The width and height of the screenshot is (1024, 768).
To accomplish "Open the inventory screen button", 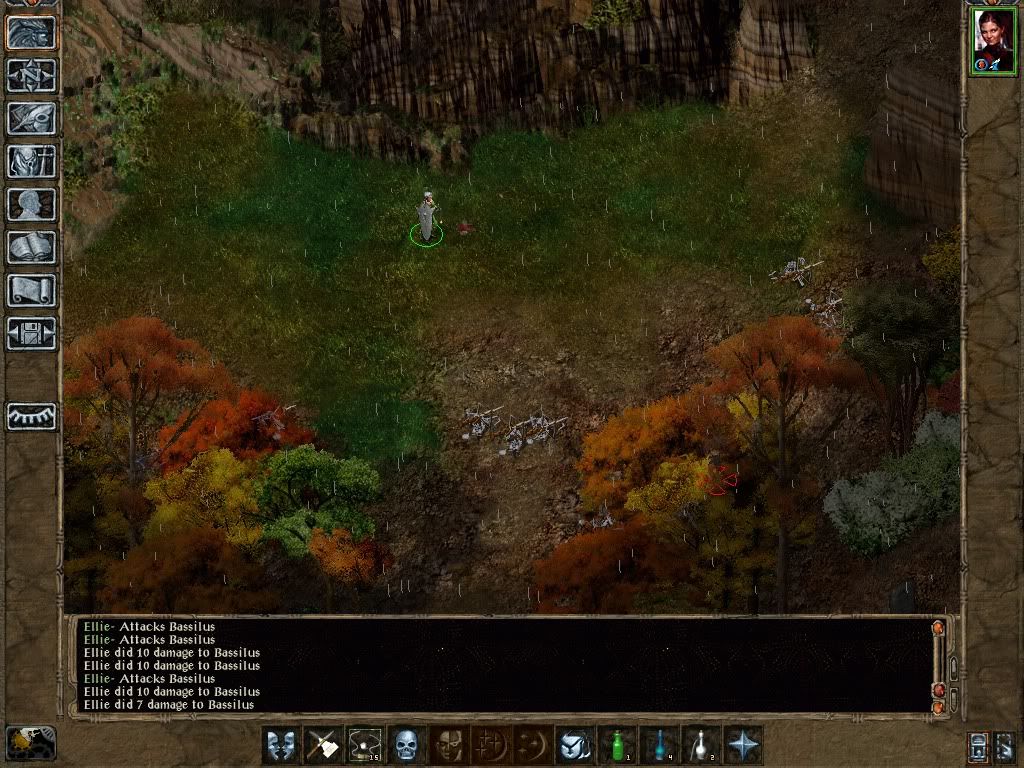I will pos(32,161).
